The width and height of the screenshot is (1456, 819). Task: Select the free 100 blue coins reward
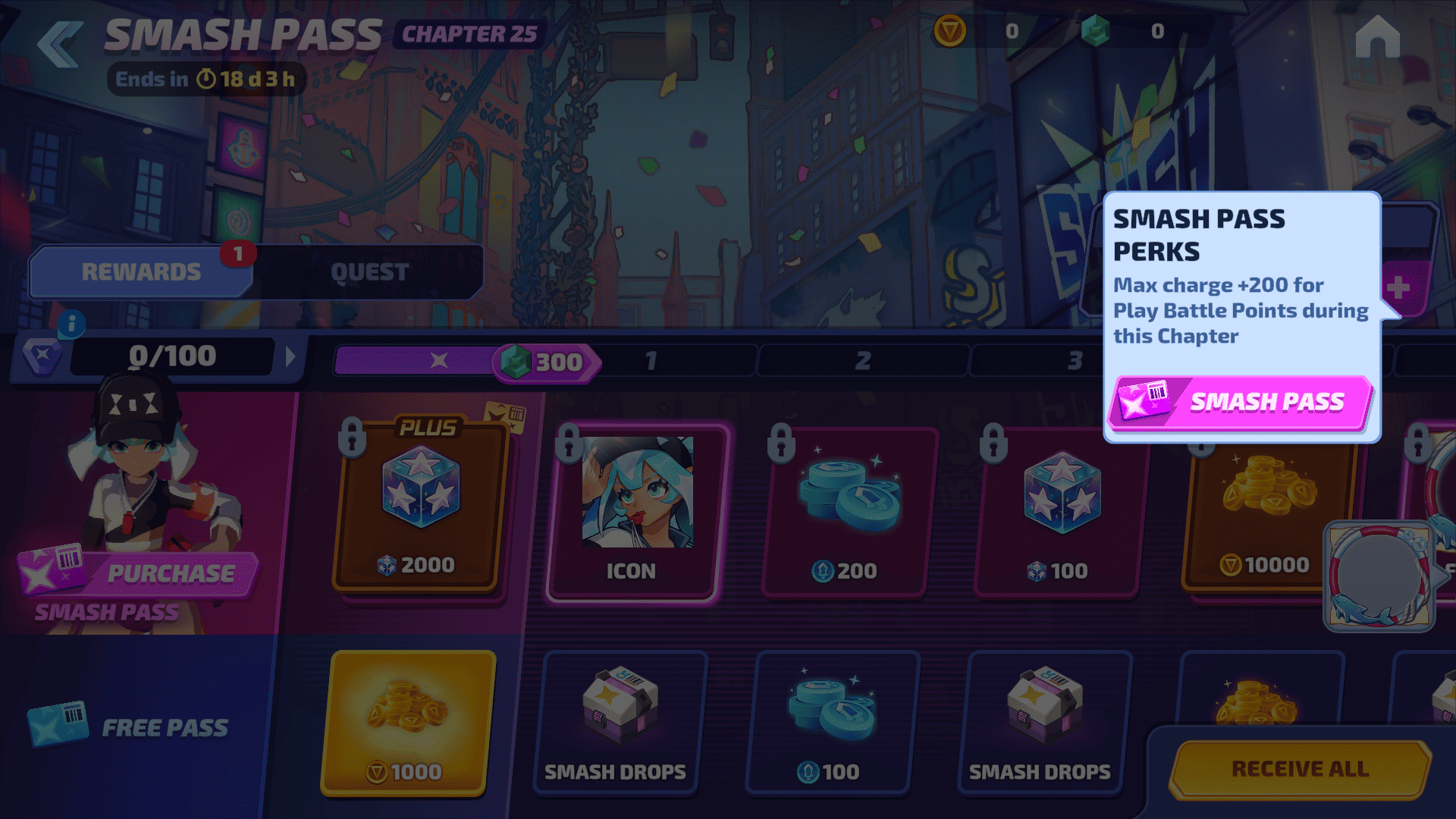tap(831, 723)
